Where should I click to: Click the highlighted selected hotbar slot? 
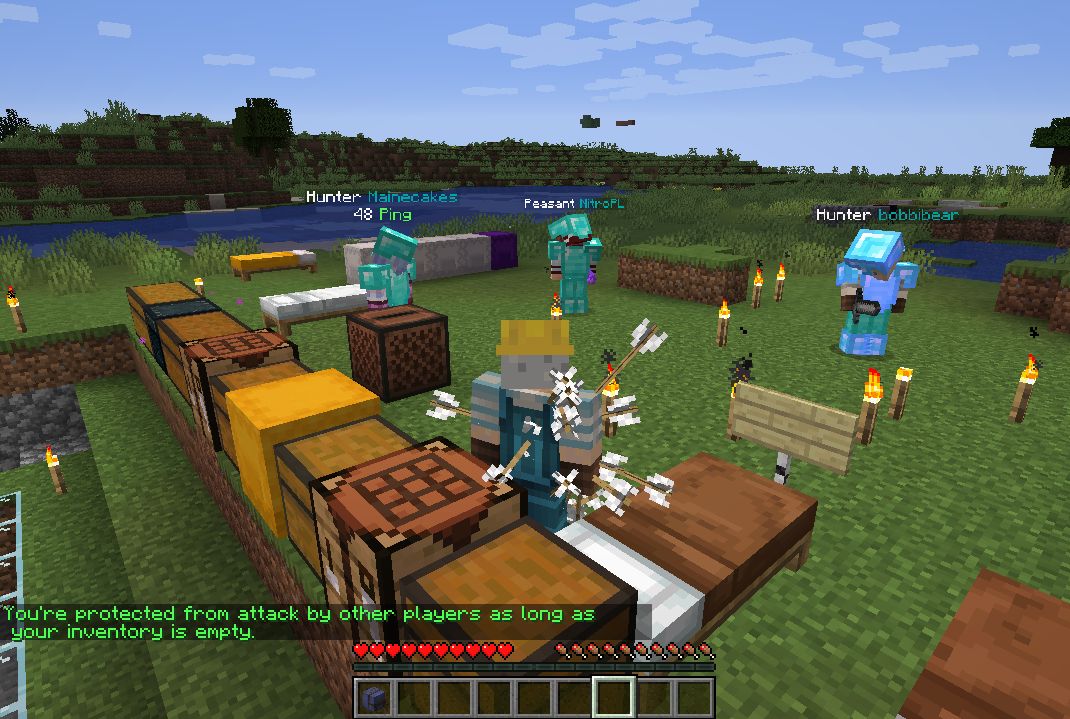(x=614, y=697)
